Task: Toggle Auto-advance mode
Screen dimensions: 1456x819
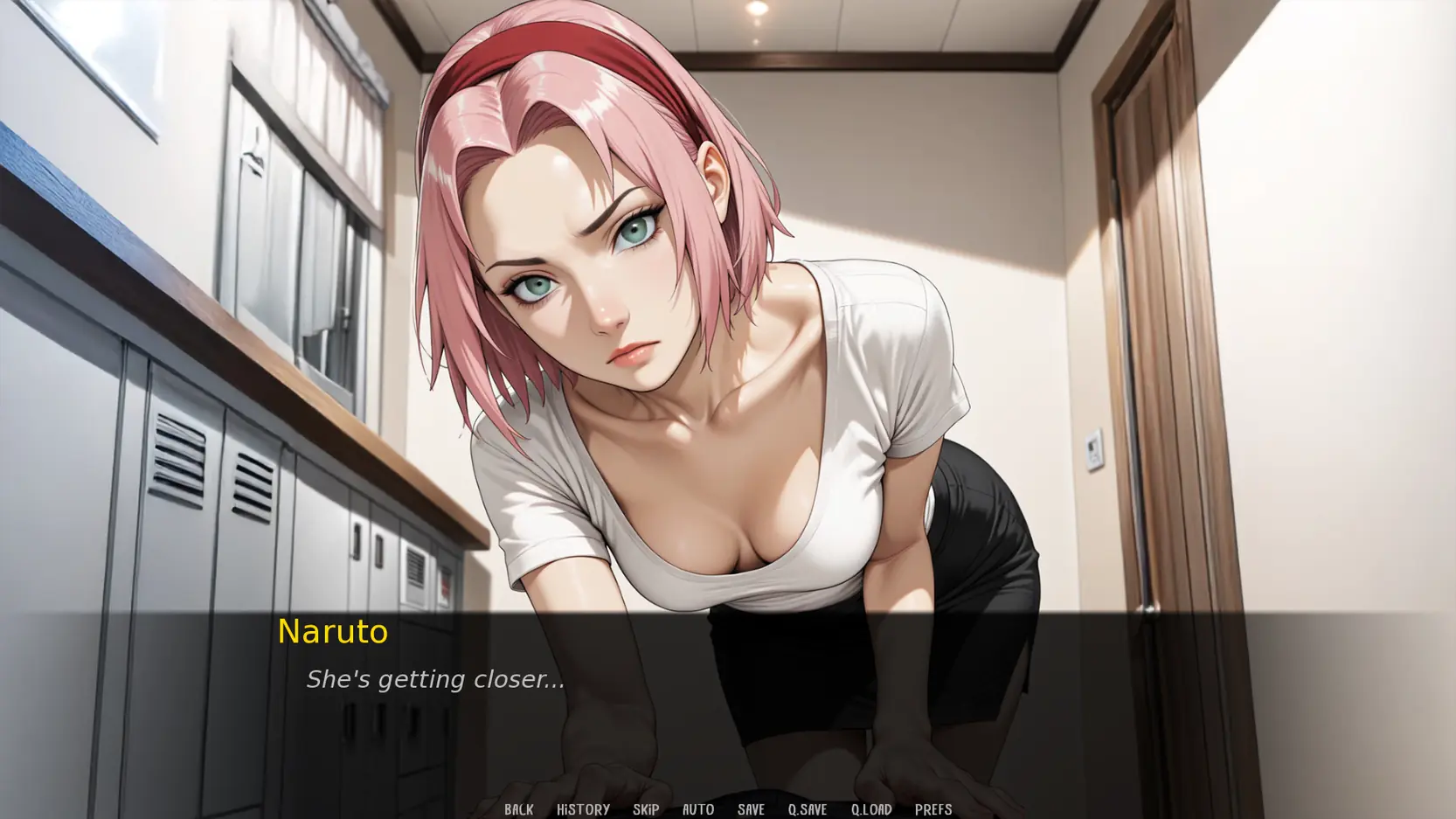Action: tap(697, 809)
